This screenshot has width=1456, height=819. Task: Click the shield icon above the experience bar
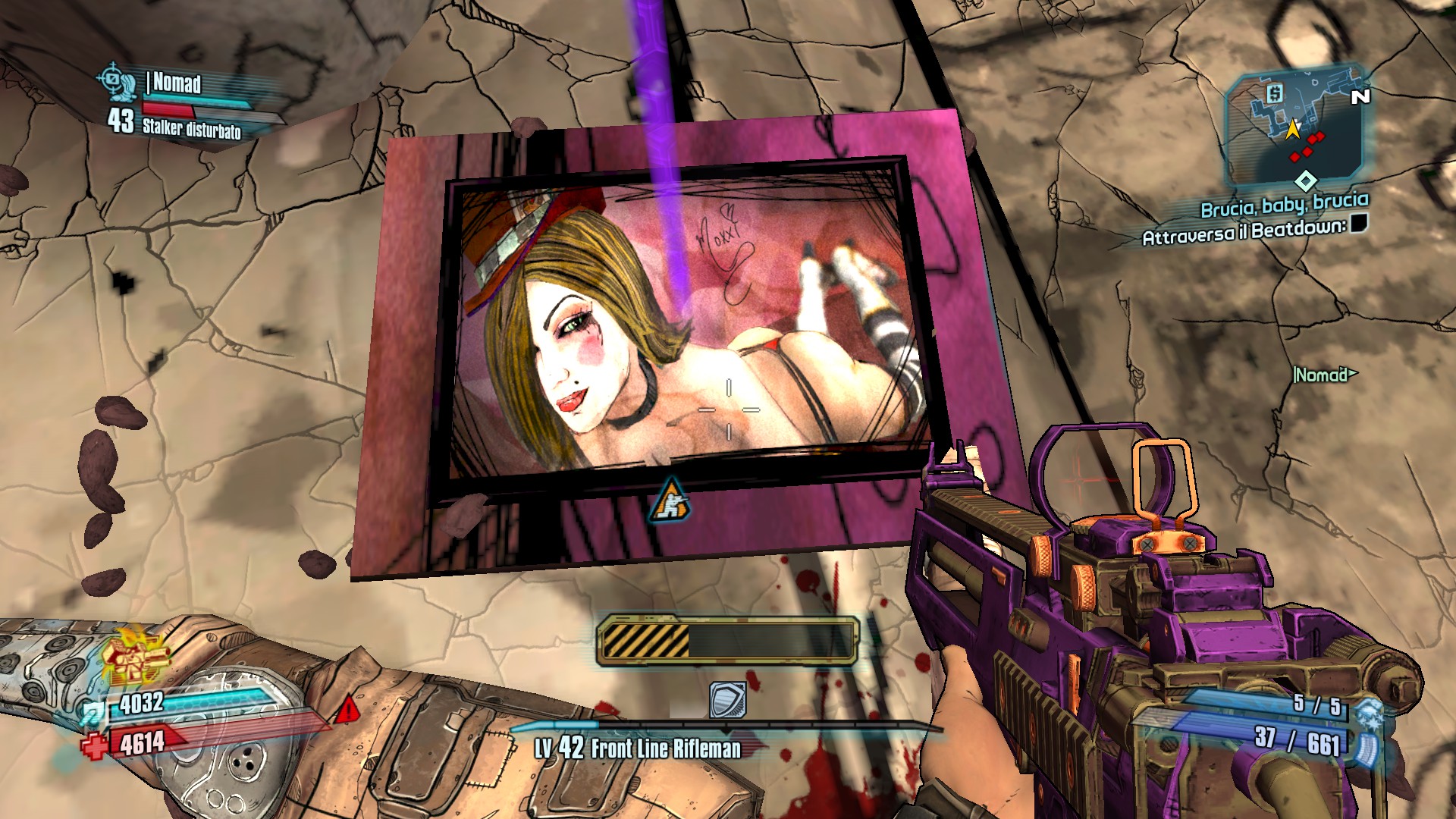(x=727, y=699)
